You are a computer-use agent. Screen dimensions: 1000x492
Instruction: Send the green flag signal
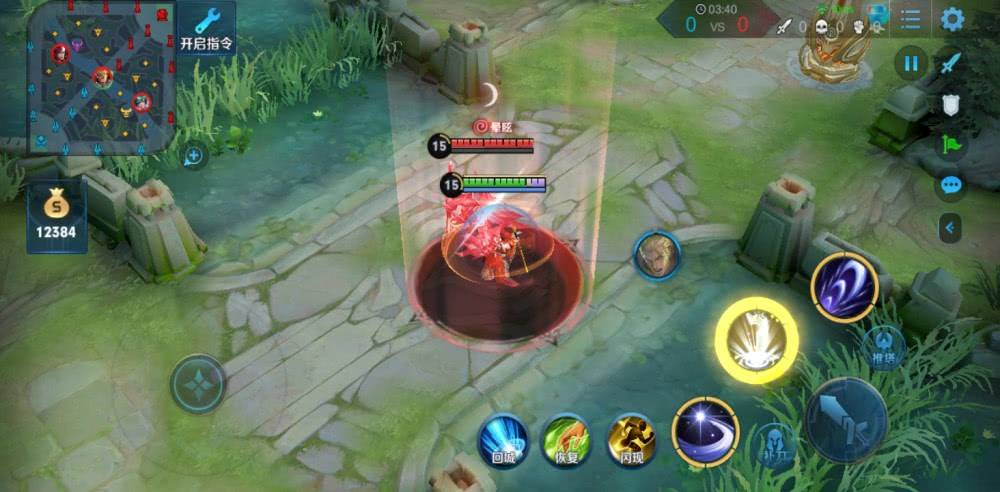pos(951,143)
